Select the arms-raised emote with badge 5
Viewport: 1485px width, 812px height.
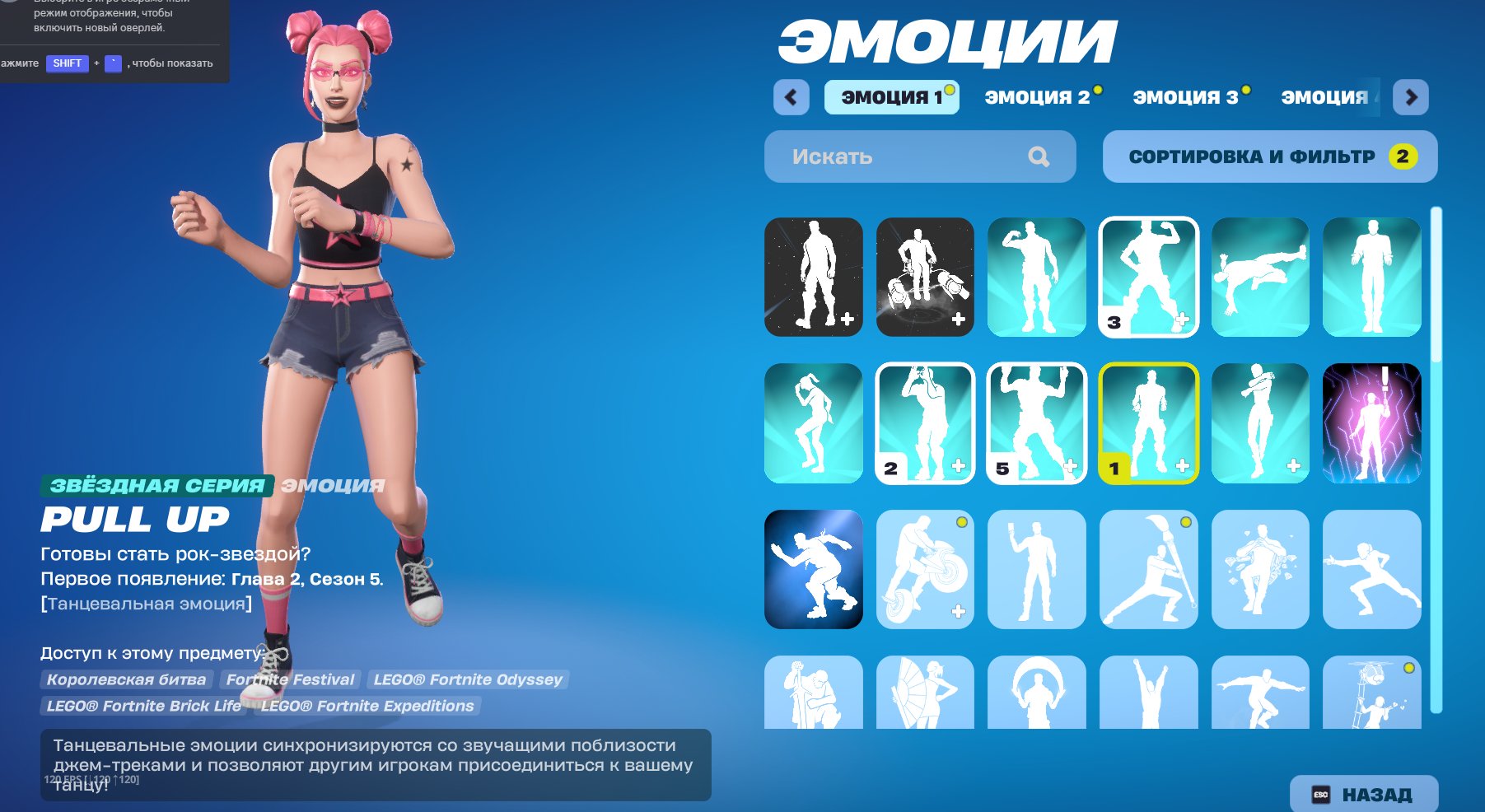(x=1037, y=422)
